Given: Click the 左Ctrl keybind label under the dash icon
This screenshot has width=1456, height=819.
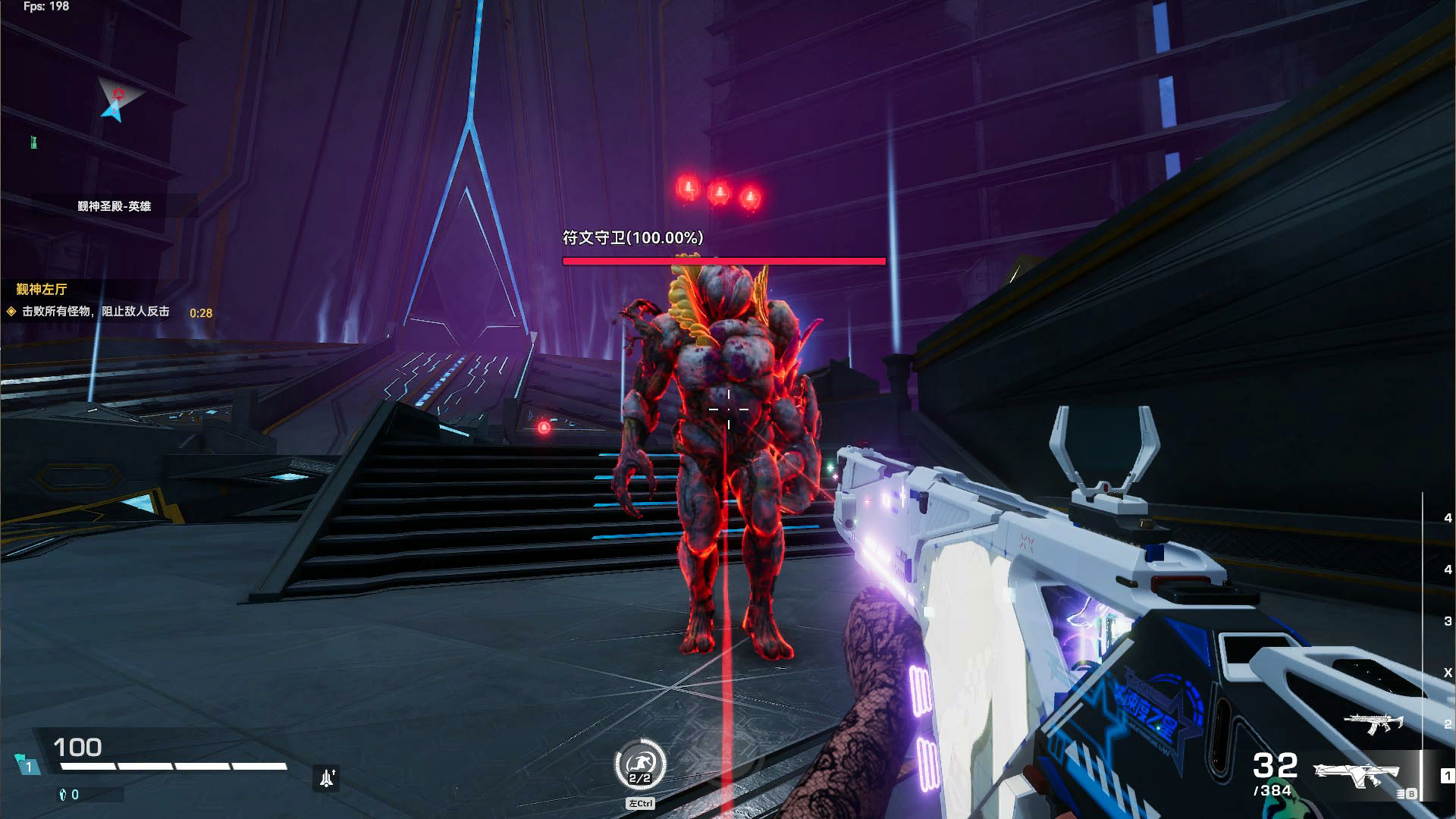Looking at the screenshot, I should (x=641, y=802).
